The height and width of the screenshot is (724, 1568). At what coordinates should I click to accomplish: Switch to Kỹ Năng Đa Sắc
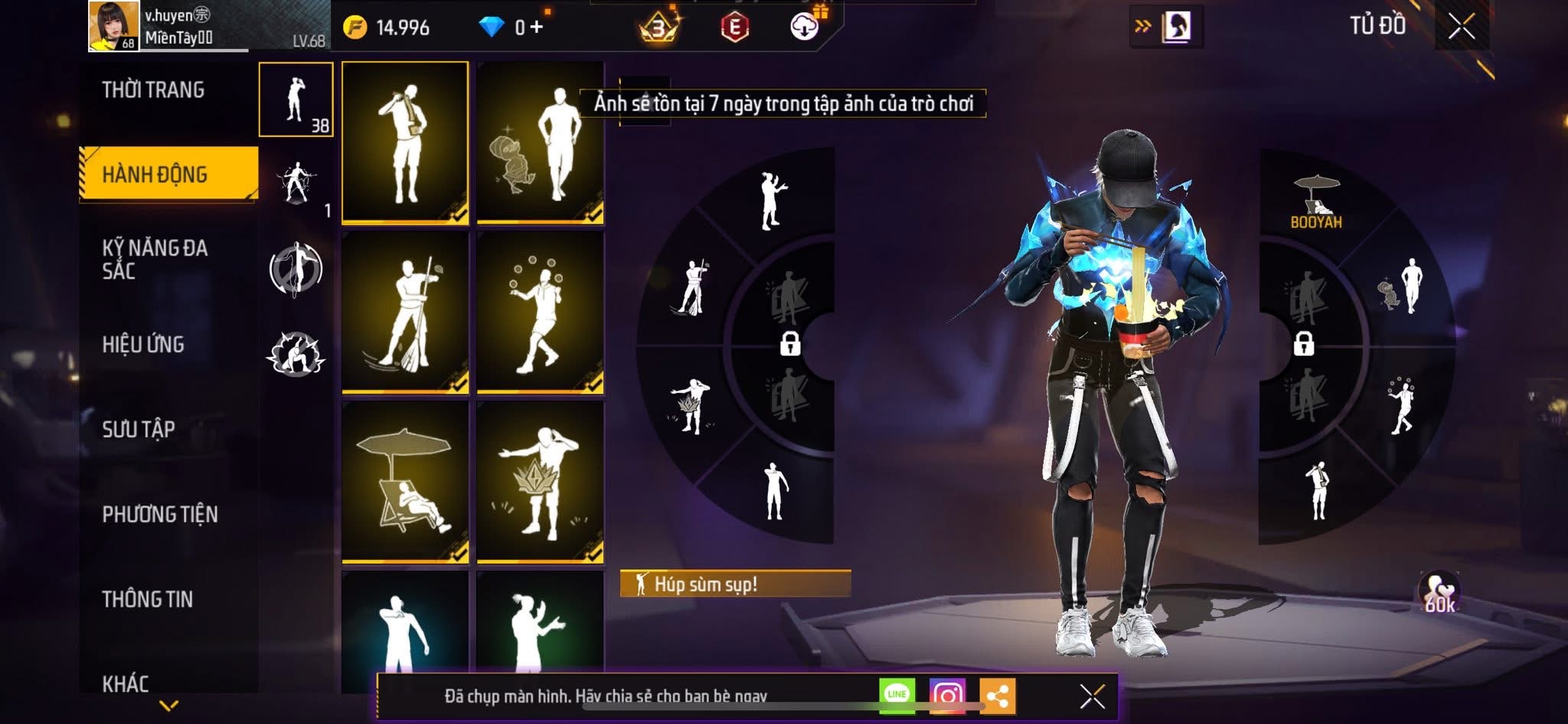(x=155, y=259)
